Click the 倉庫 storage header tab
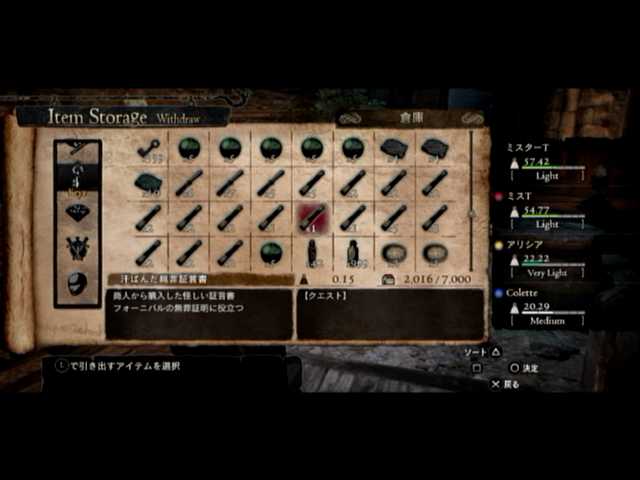 411,117
